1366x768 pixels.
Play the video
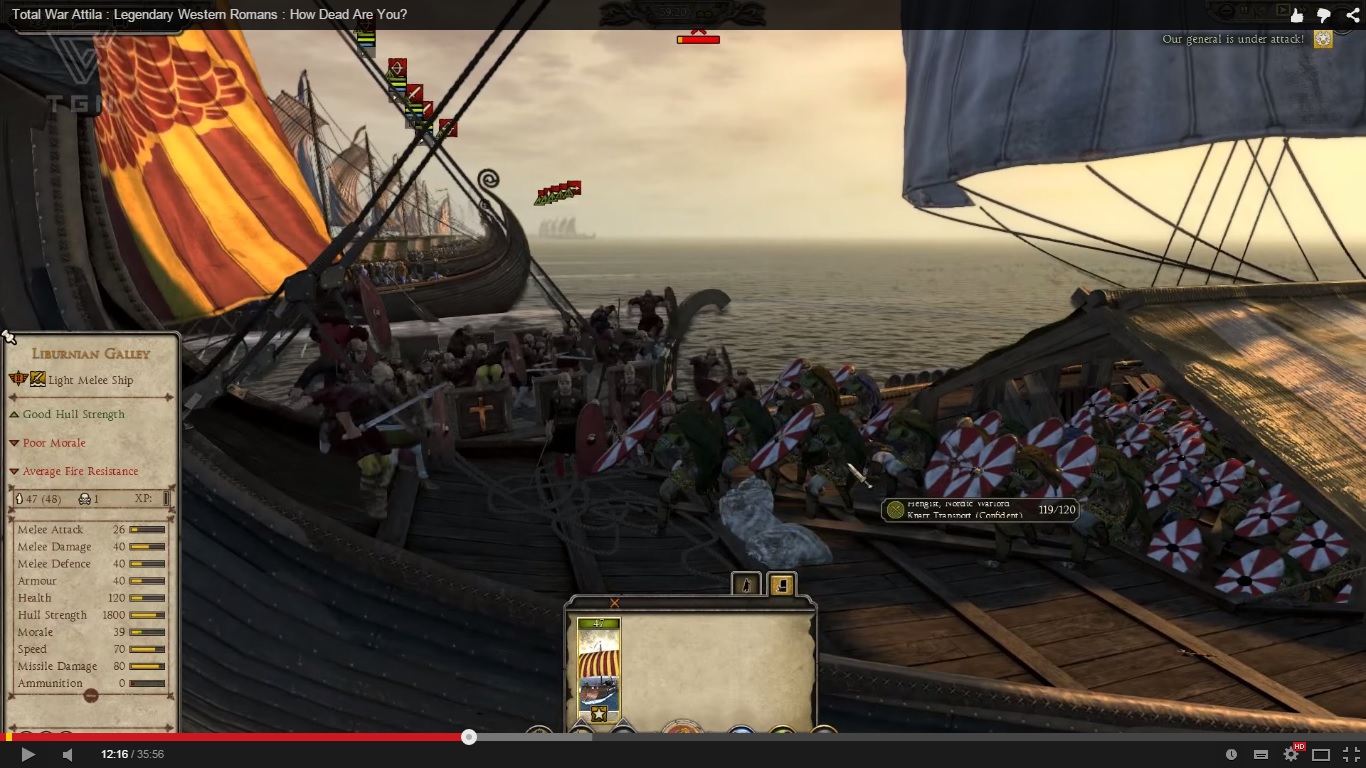[x=28, y=754]
